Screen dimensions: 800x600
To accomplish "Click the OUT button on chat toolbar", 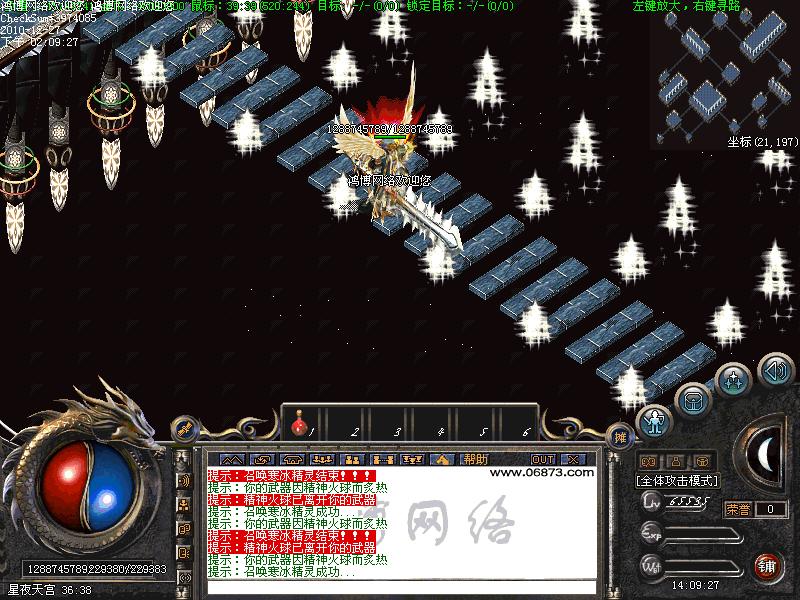I will [x=543, y=459].
